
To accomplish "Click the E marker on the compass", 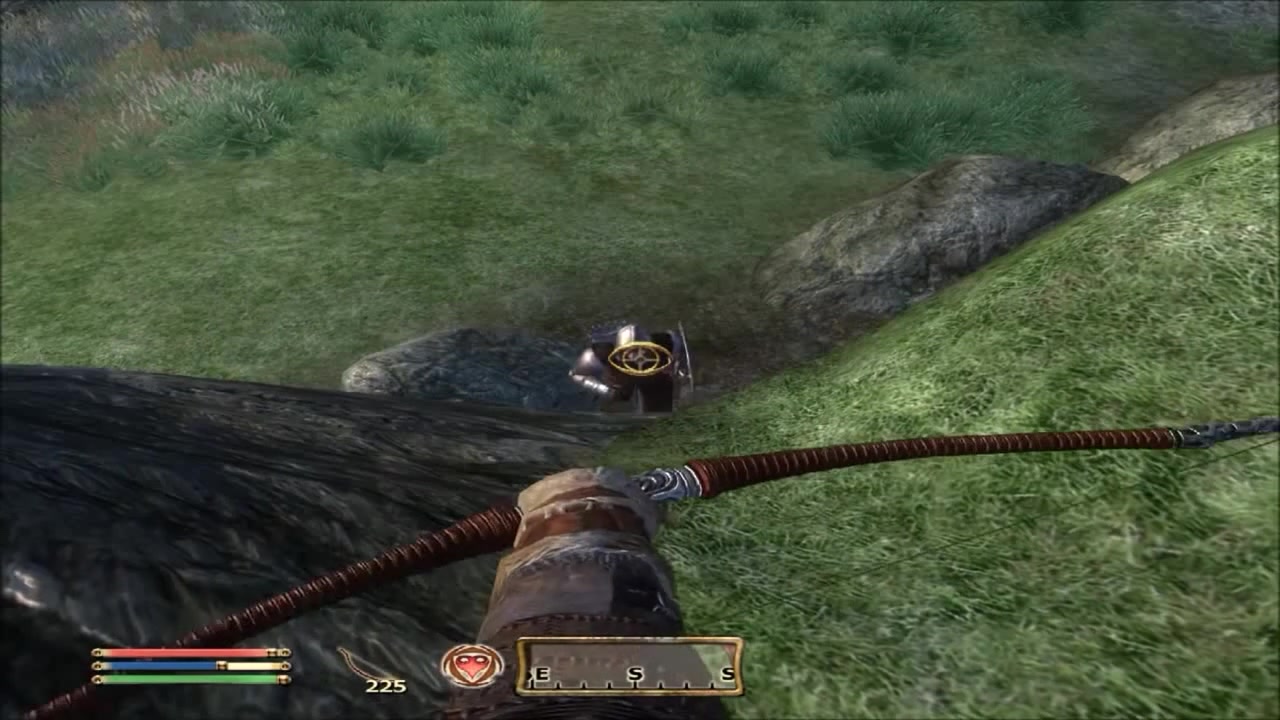I will (541, 675).
